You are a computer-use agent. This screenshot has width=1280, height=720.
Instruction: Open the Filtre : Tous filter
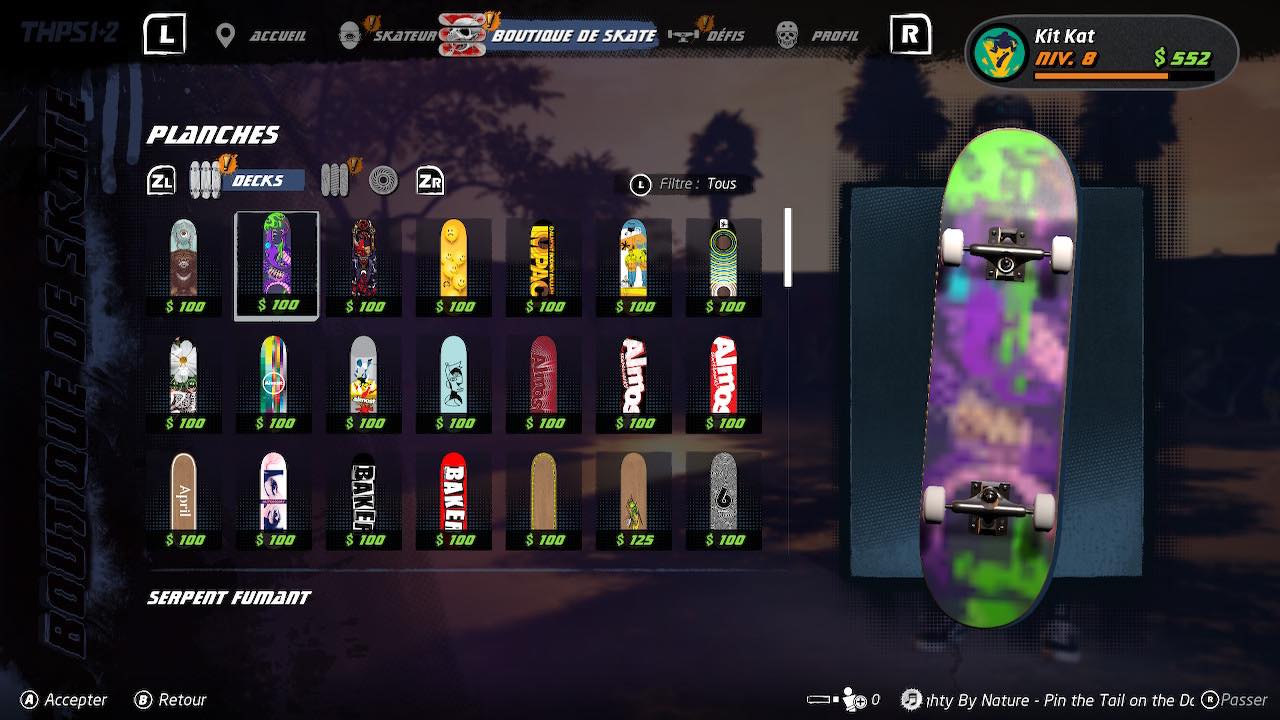coord(685,184)
